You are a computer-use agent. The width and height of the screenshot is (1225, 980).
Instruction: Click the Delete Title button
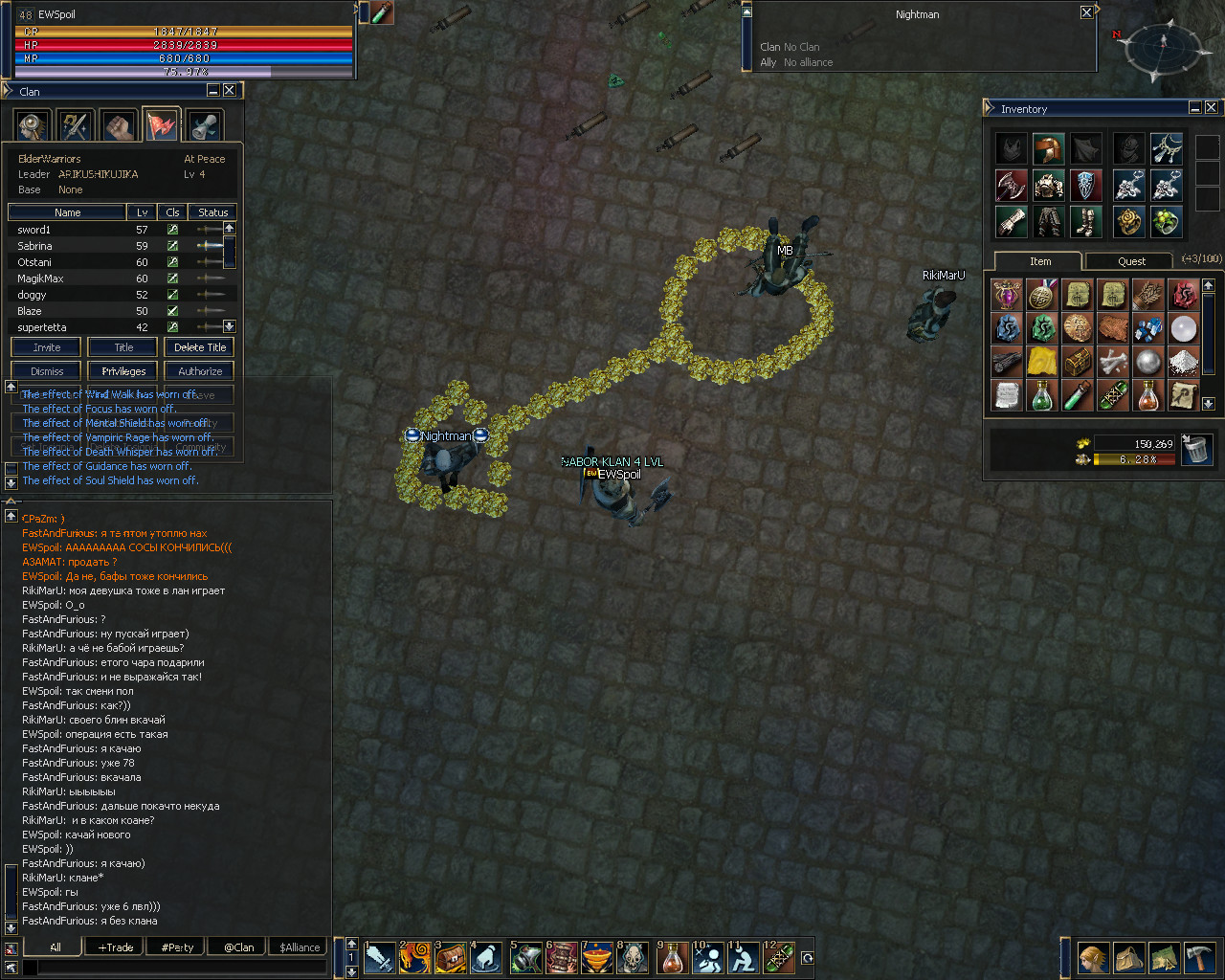pyautogui.click(x=200, y=347)
